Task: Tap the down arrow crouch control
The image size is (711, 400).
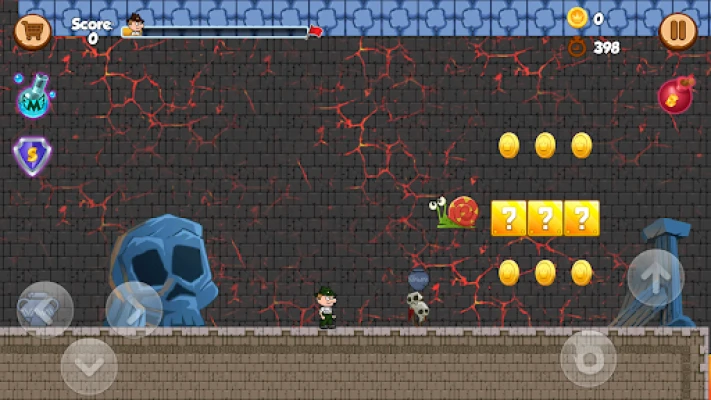Action: pyautogui.click(x=89, y=366)
